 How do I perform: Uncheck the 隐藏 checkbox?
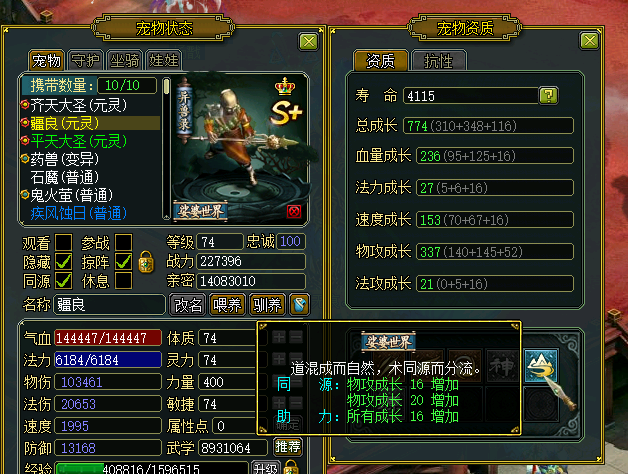point(63,261)
